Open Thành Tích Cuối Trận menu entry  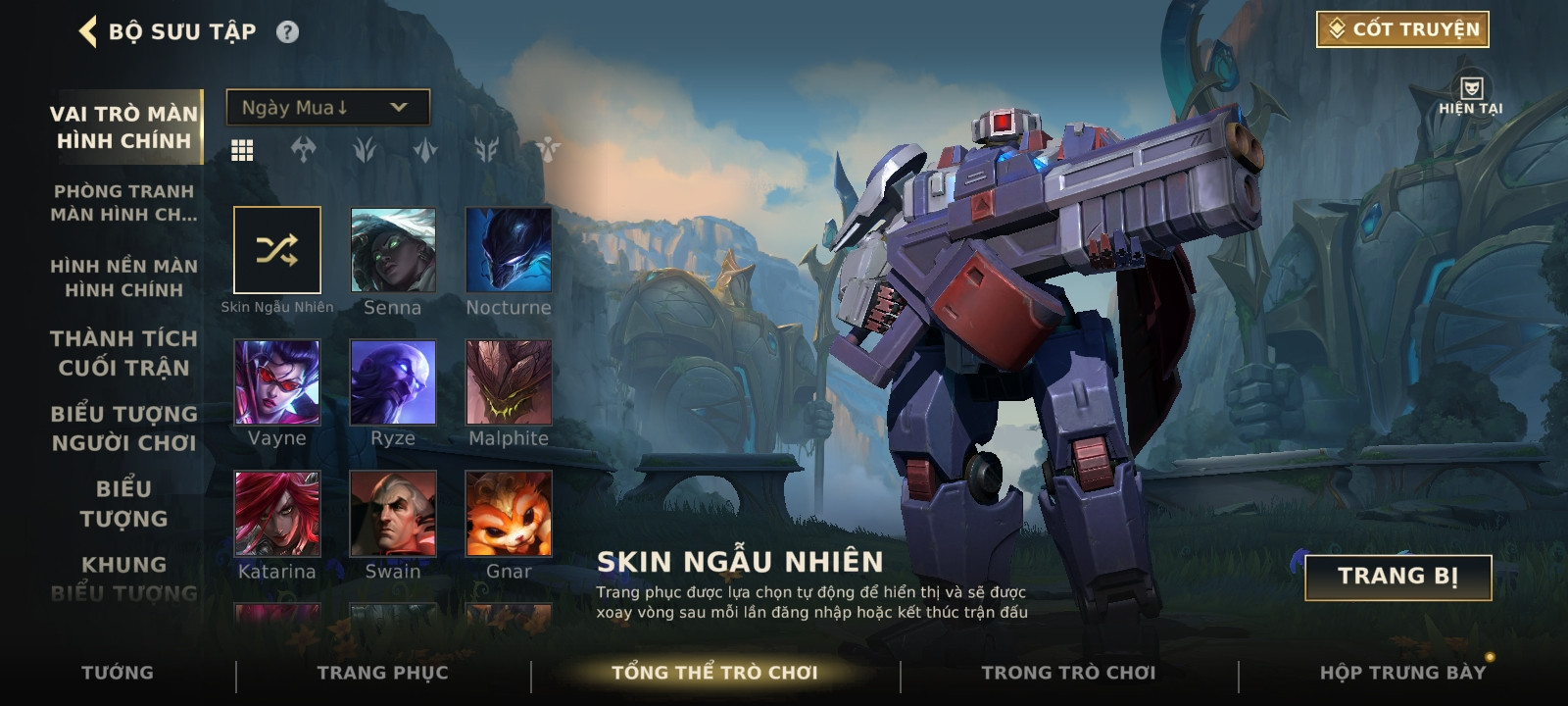(124, 353)
